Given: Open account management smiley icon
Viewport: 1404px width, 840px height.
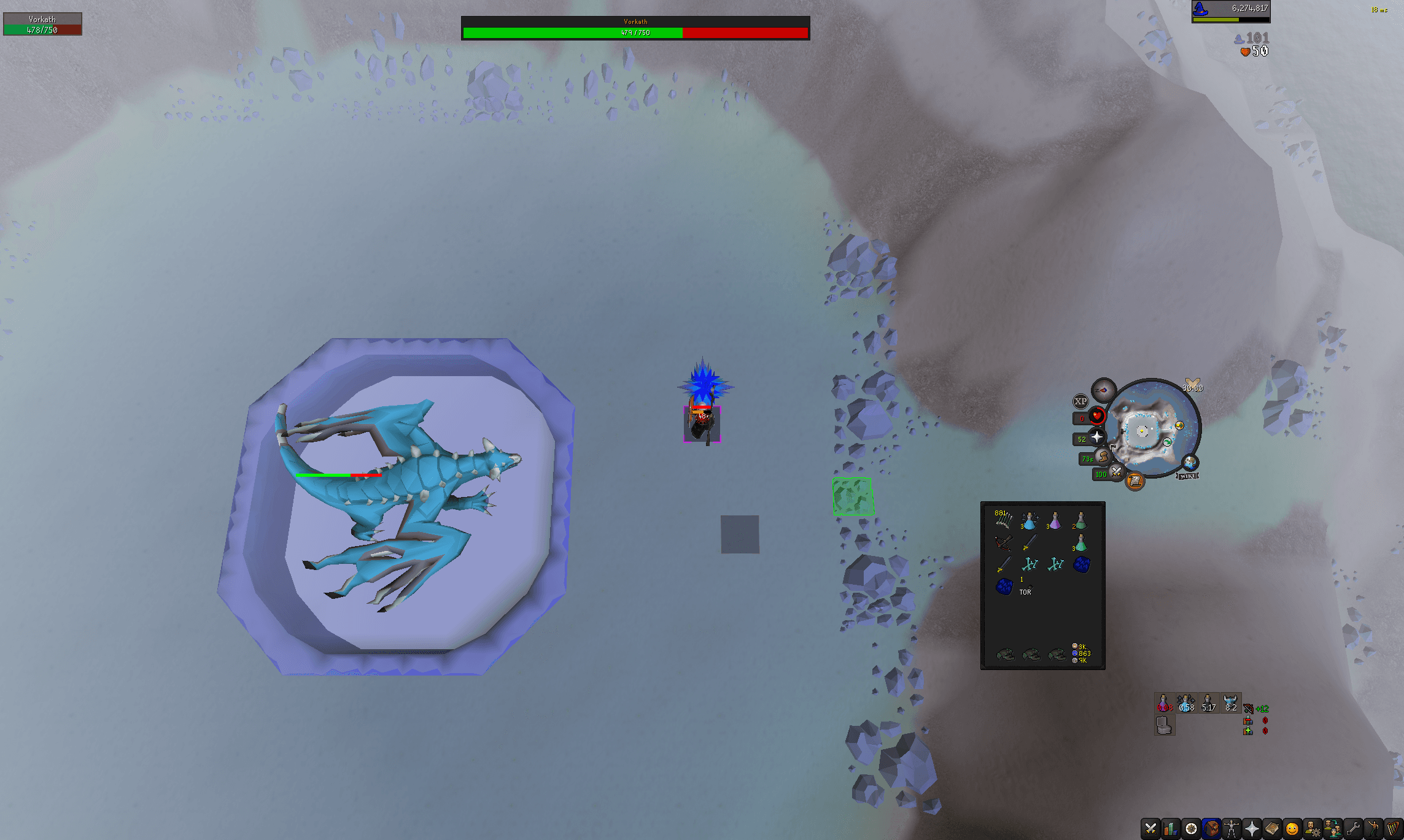Looking at the screenshot, I should click(x=1292, y=828).
